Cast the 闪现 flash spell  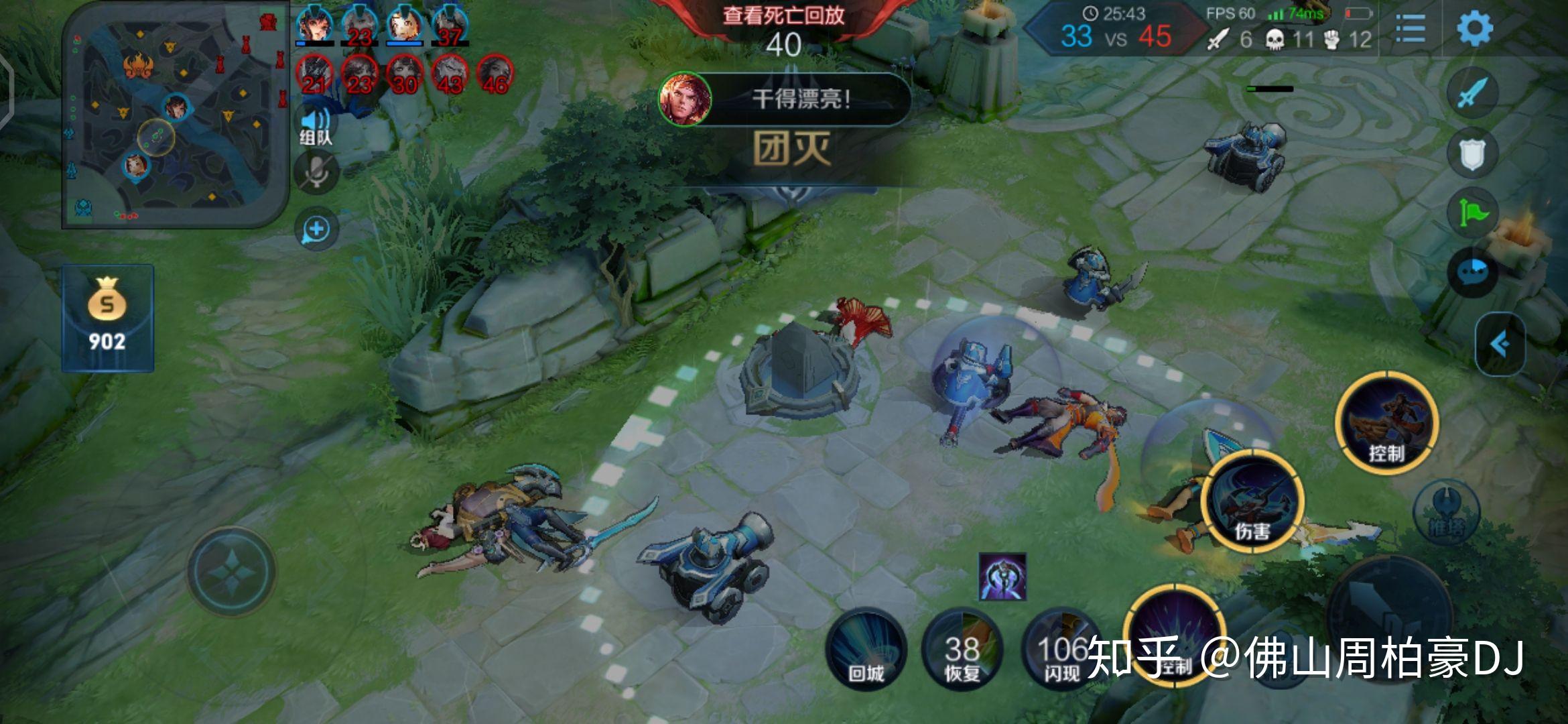point(1060,649)
